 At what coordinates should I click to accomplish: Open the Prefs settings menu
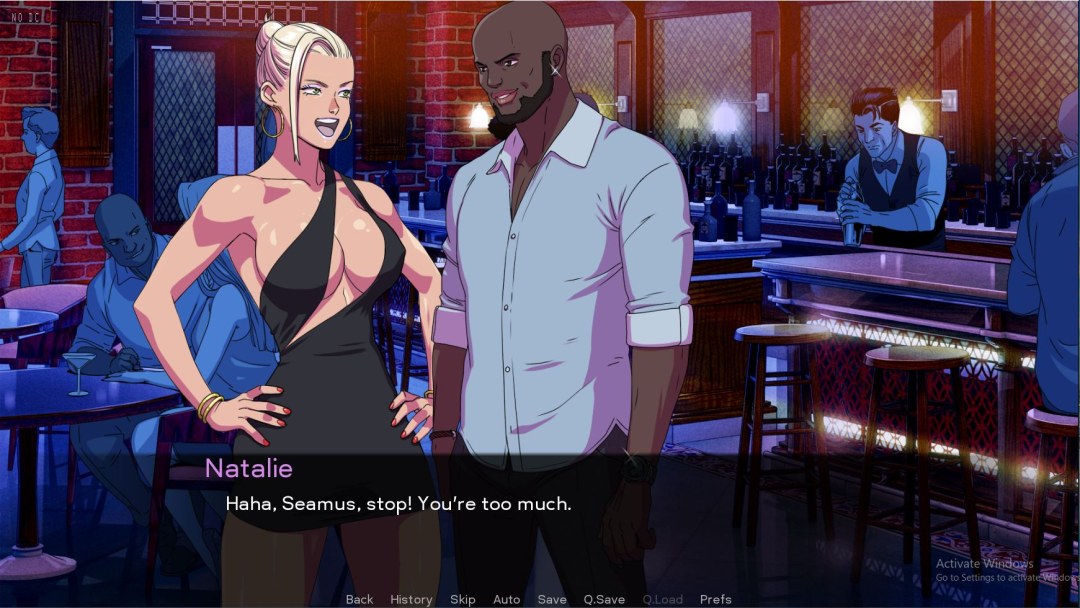[716, 599]
